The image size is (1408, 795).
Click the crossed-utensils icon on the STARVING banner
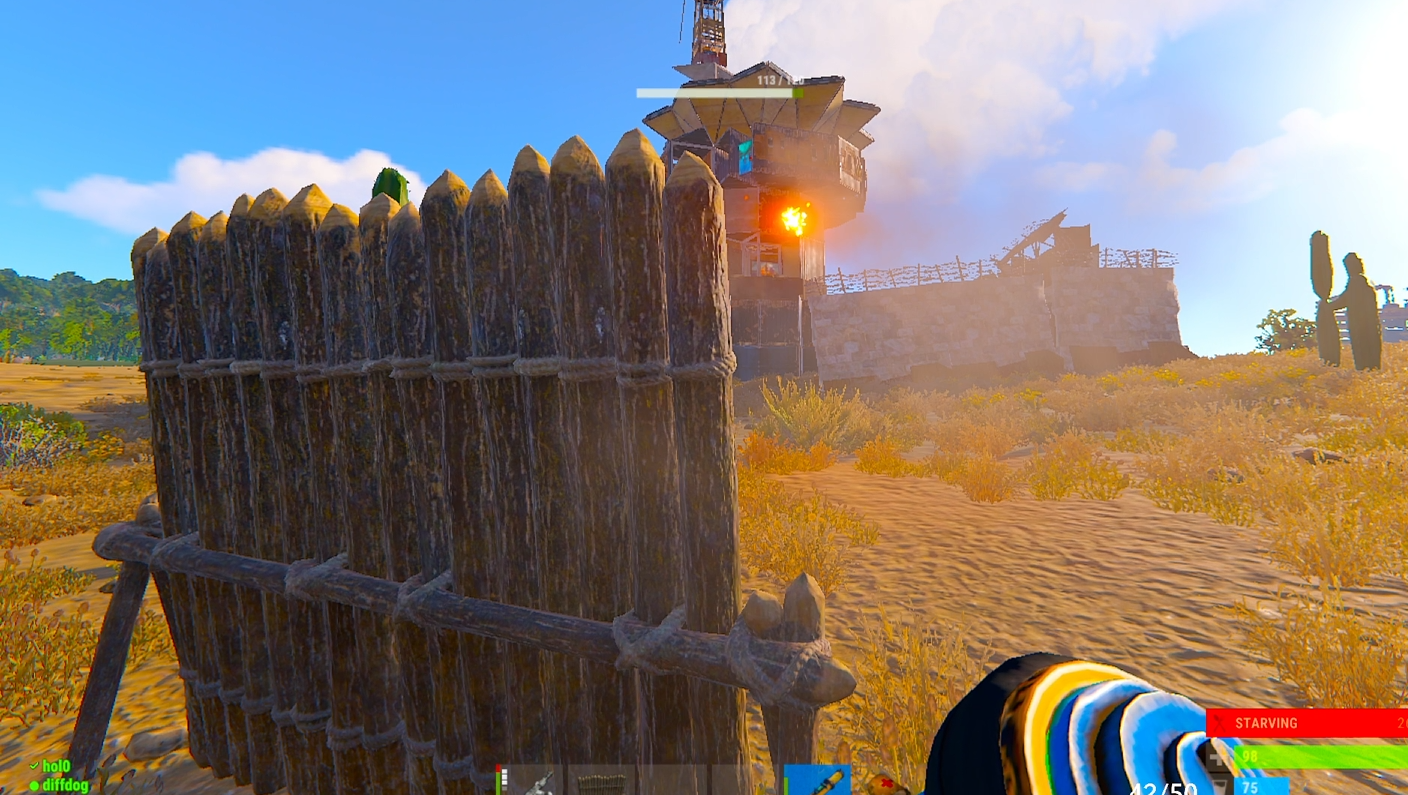point(1218,723)
